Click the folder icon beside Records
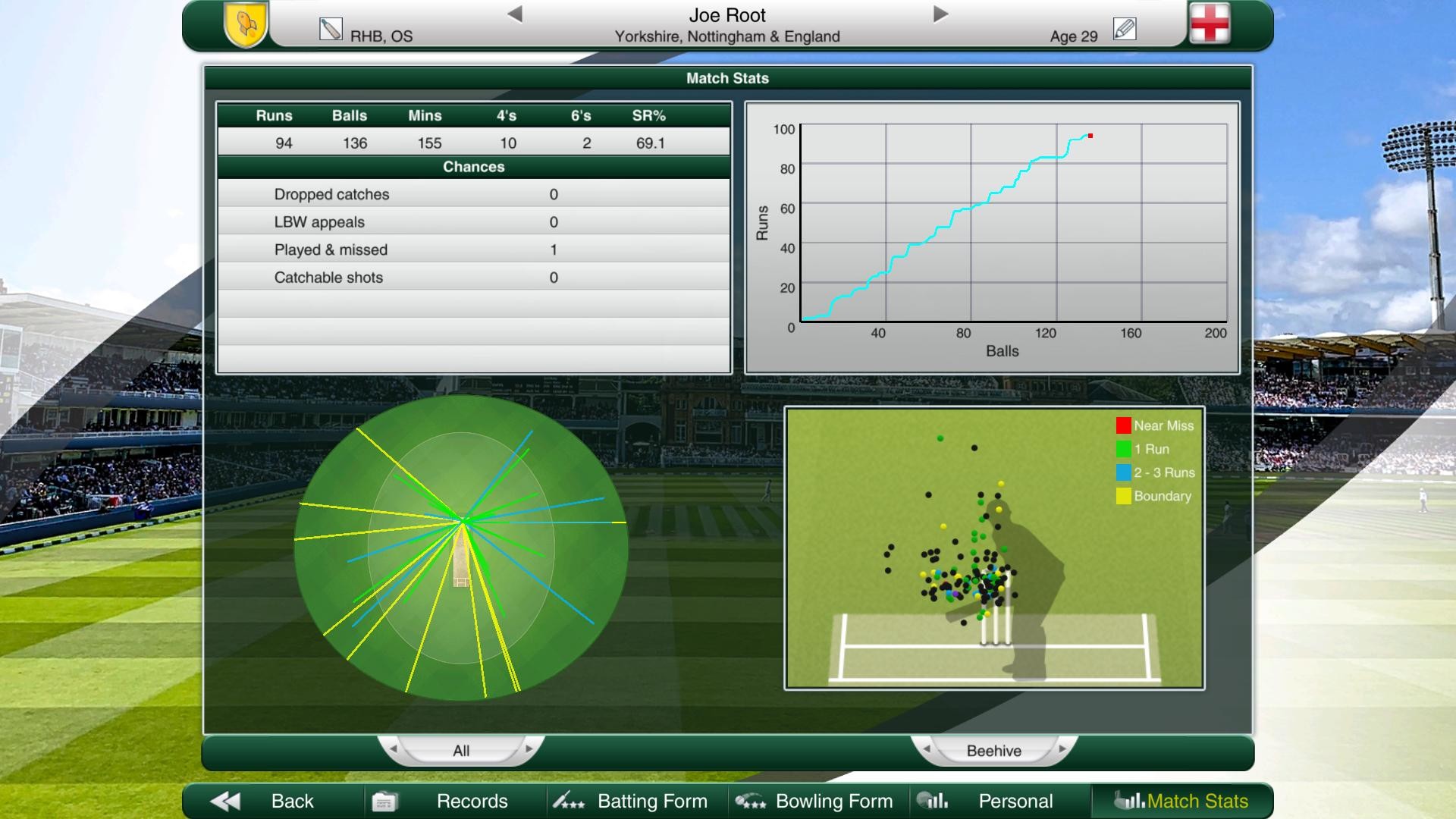The image size is (1456, 819). tap(386, 801)
